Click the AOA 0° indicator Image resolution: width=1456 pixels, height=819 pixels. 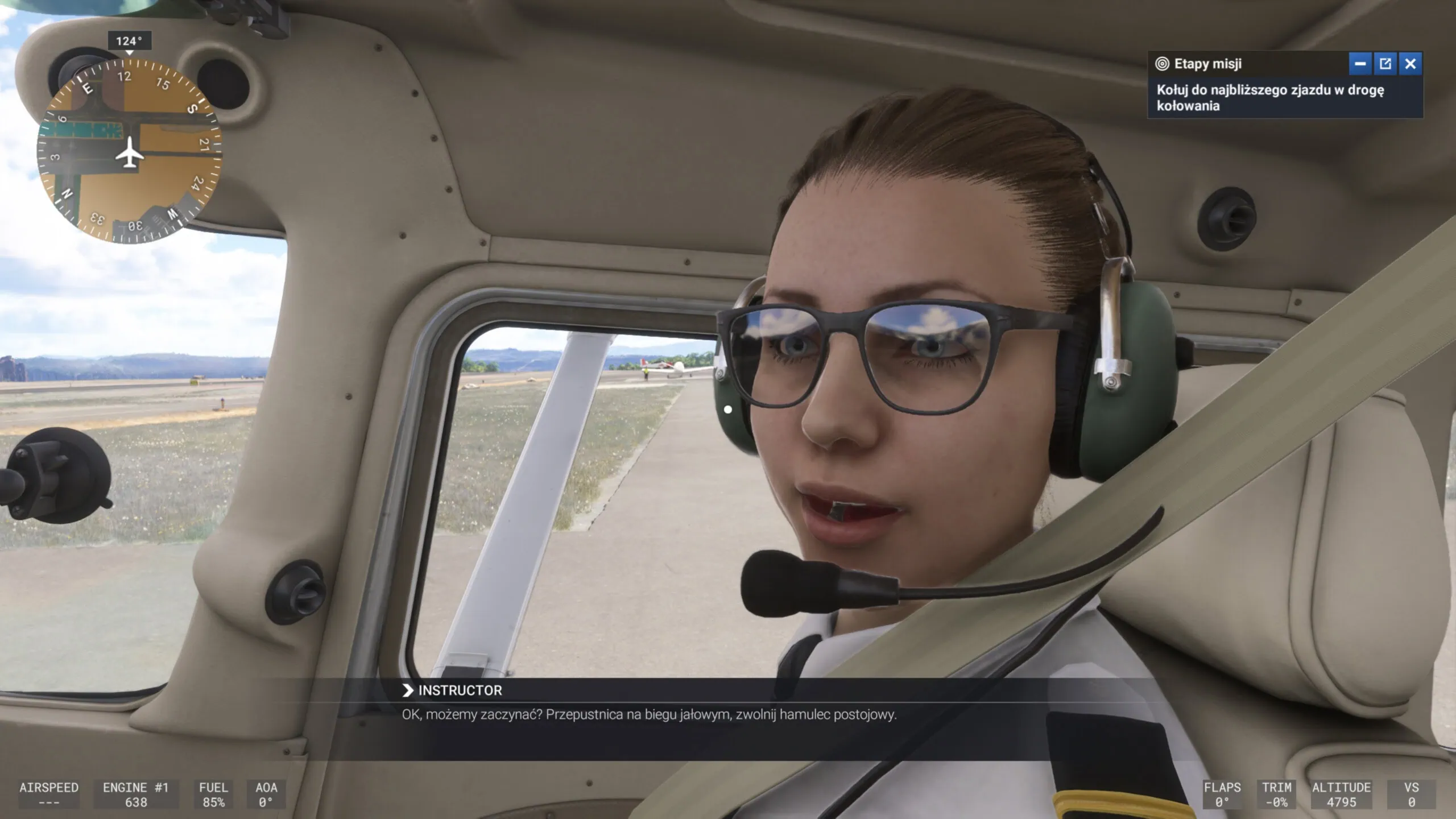click(x=267, y=793)
